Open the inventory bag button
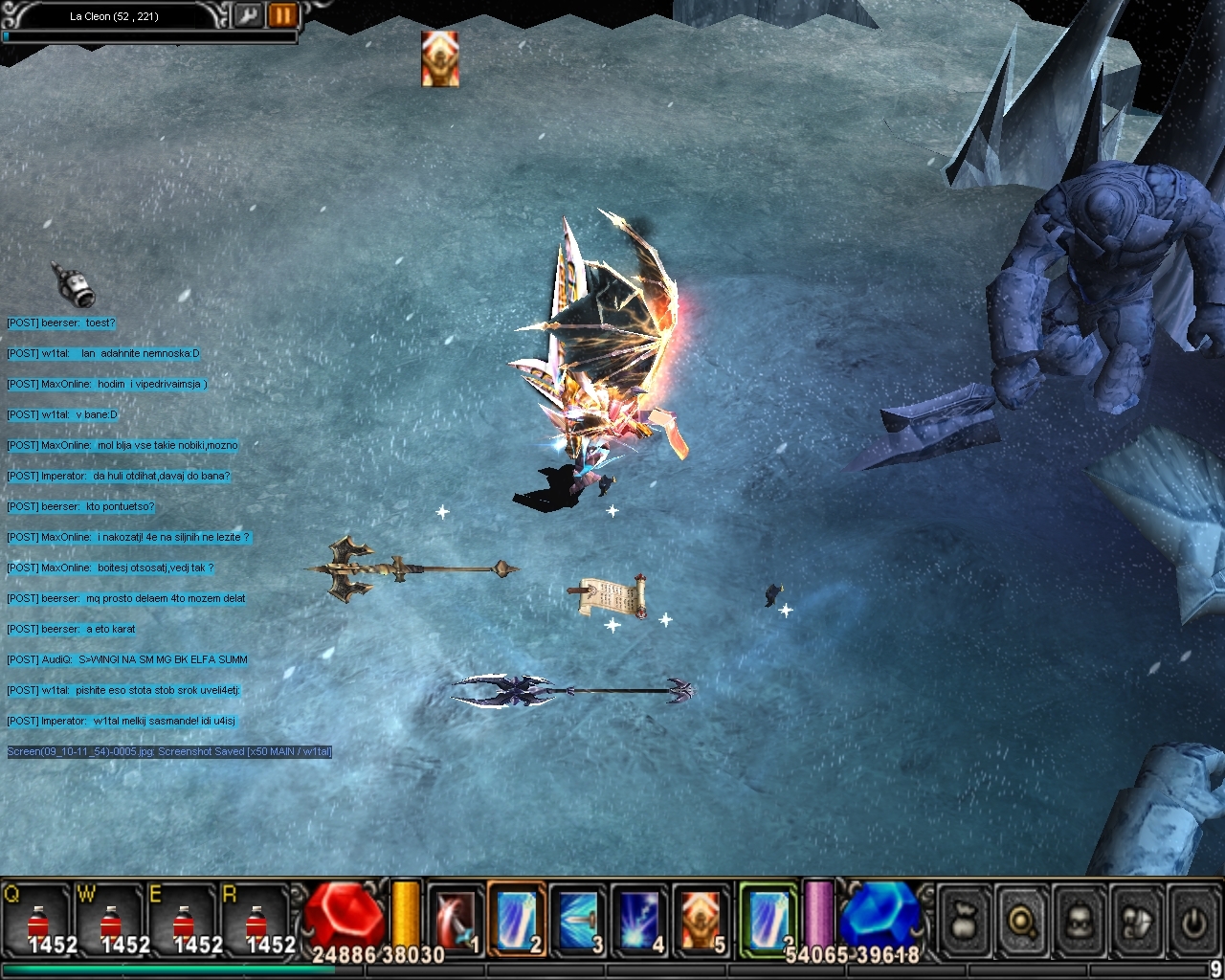1225x980 pixels. [965, 922]
